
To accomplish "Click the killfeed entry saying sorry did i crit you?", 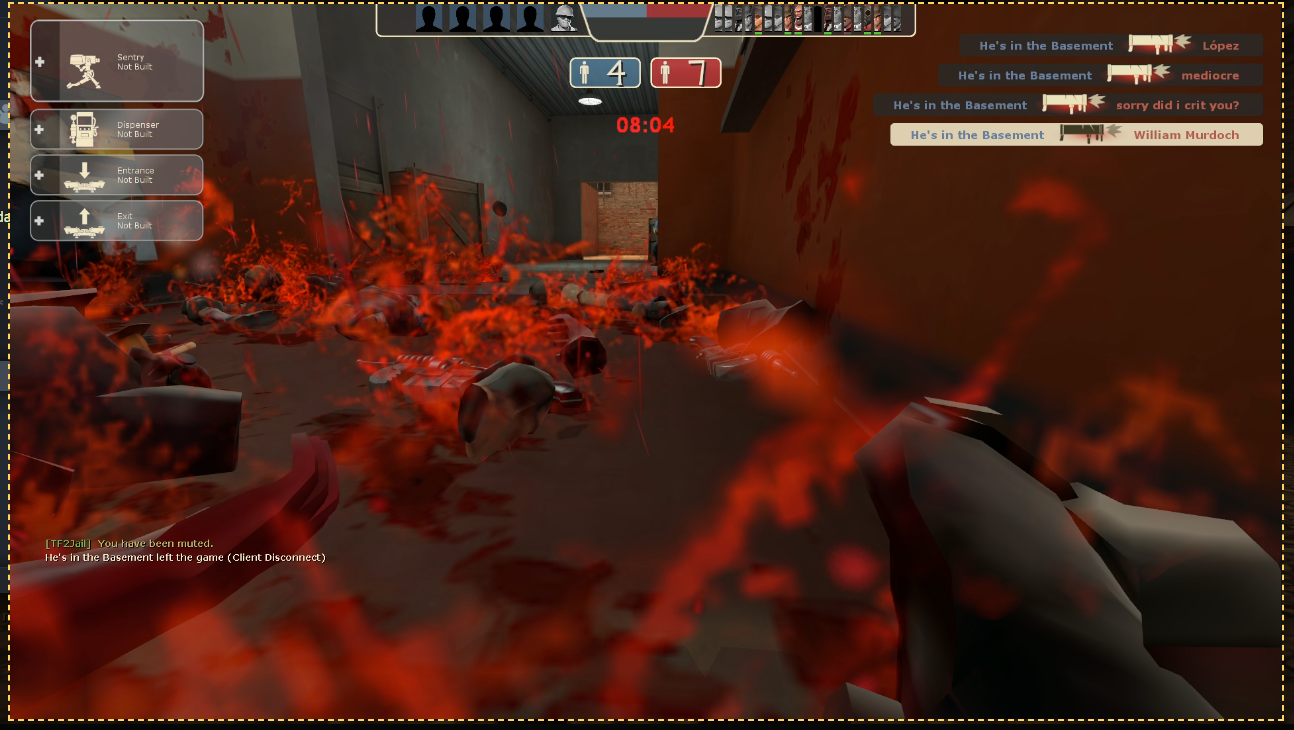I will (1075, 104).
